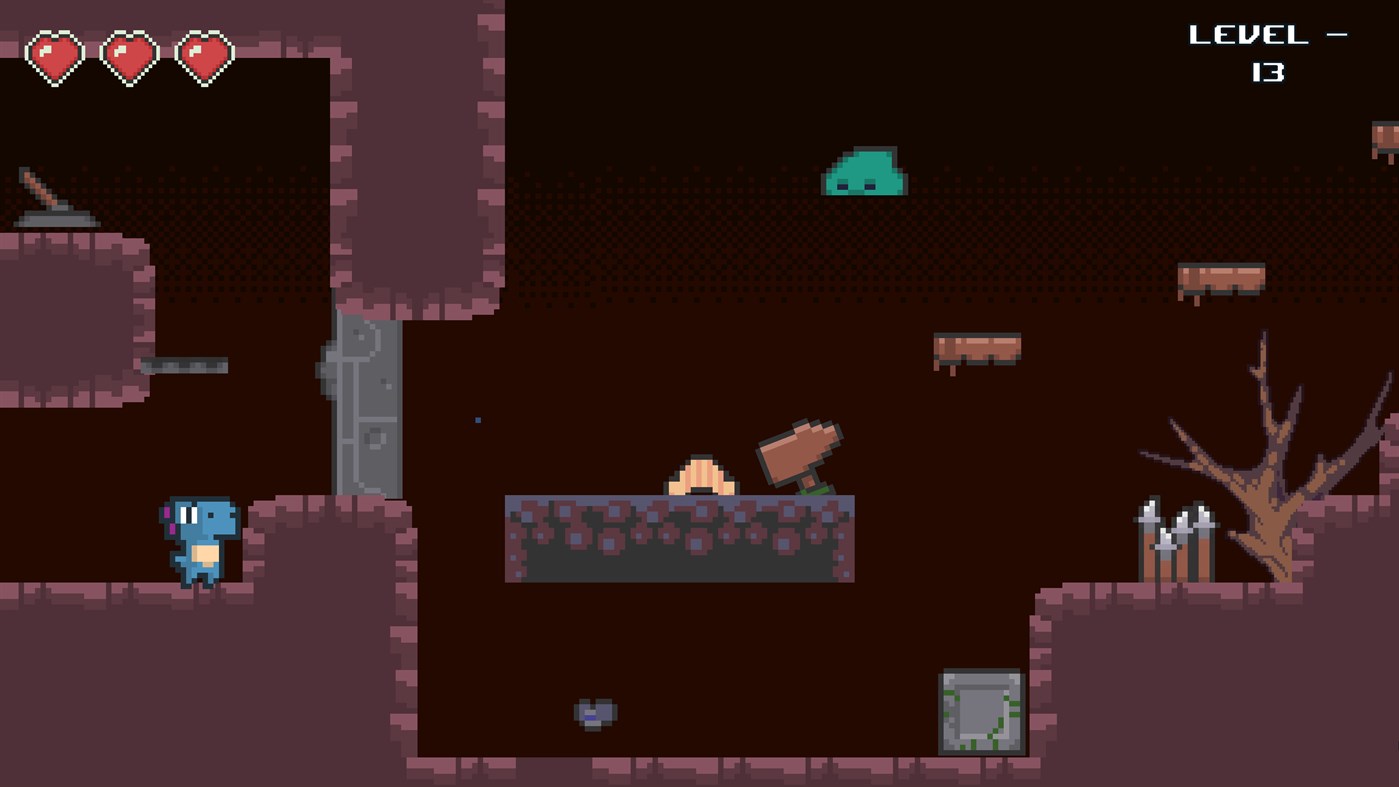Click the cobblestone platform in the center

(680, 540)
